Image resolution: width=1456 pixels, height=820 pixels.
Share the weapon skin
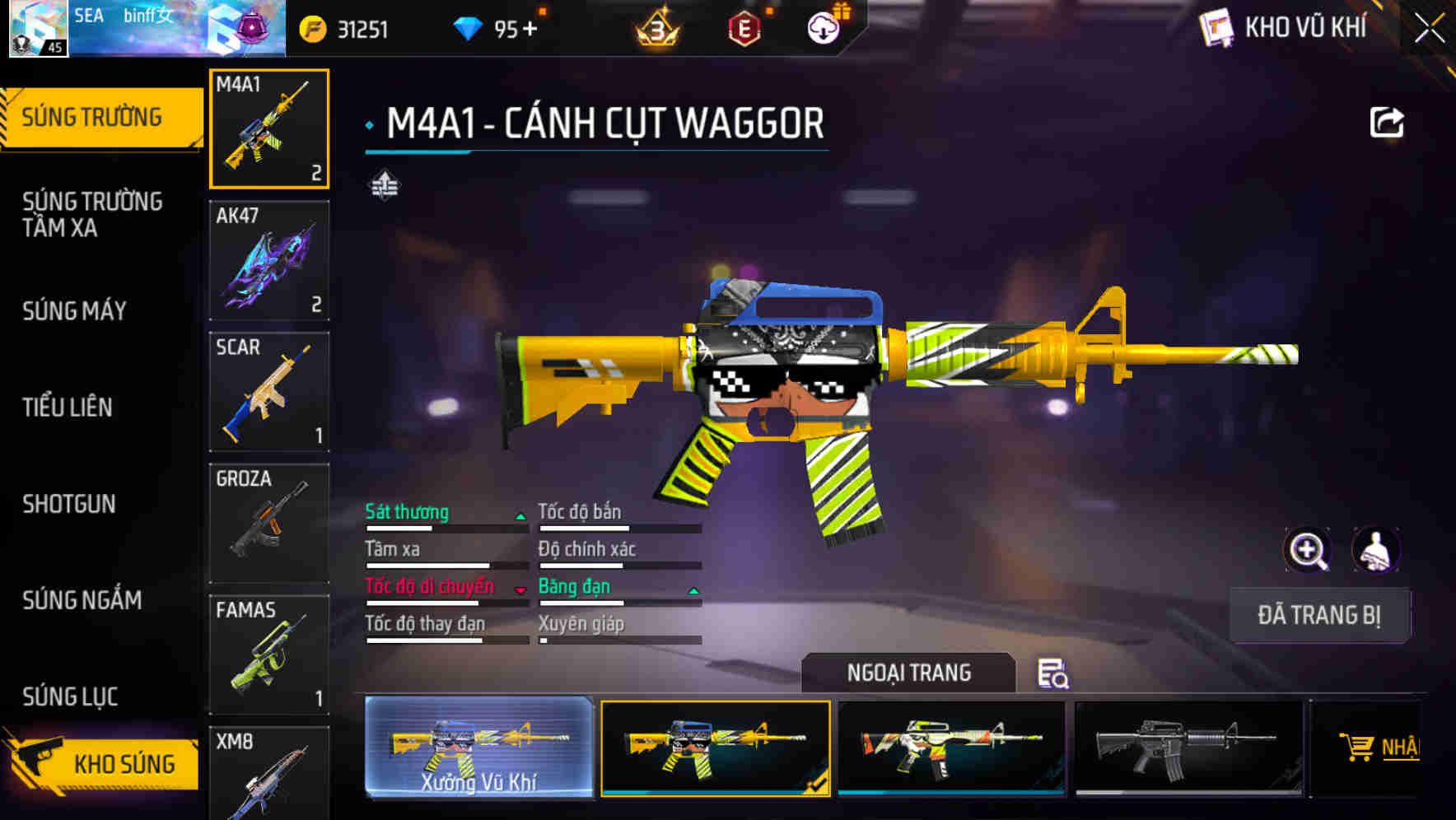coord(1386,123)
